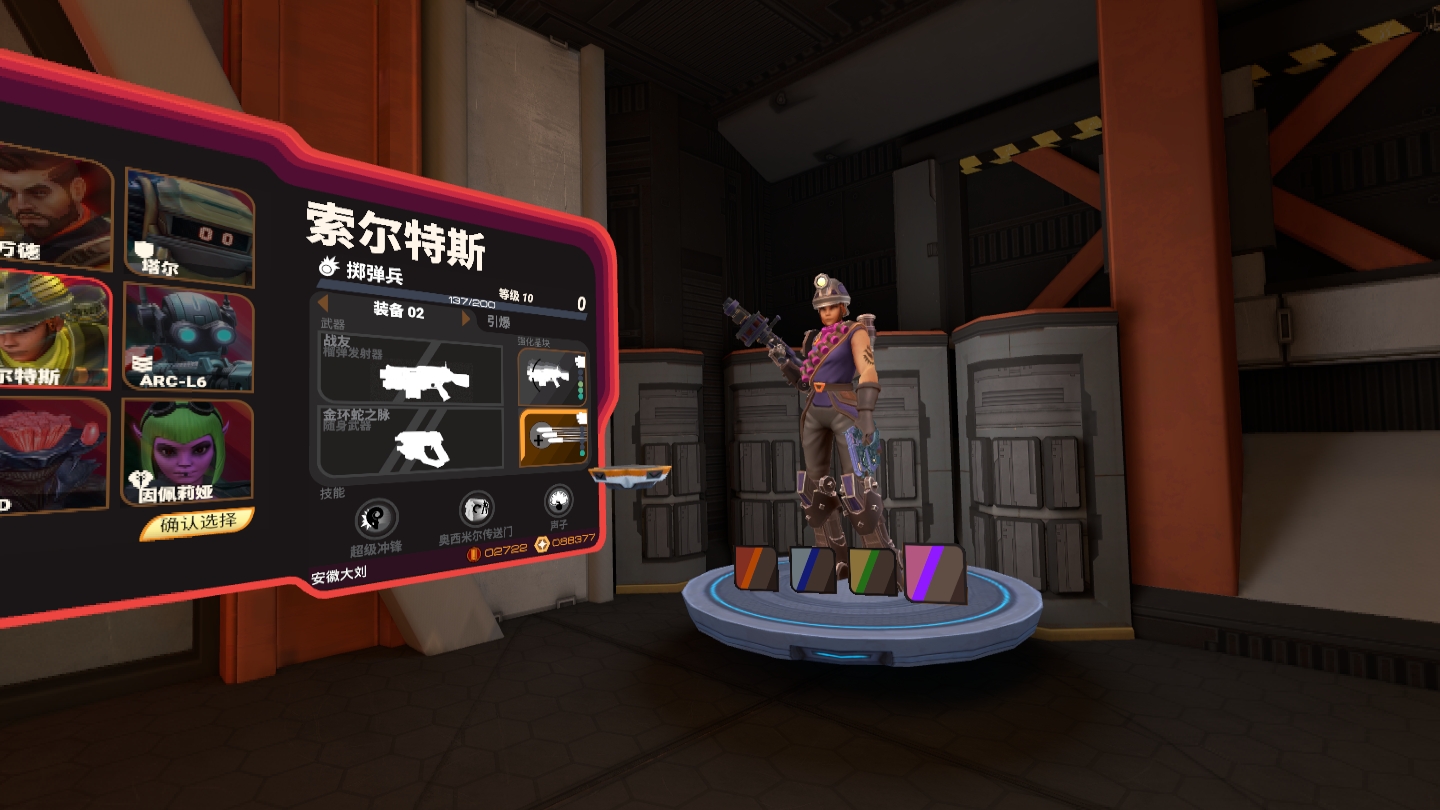Open the upper grenade launcher upgrade module
The height and width of the screenshot is (810, 1440).
(x=552, y=377)
